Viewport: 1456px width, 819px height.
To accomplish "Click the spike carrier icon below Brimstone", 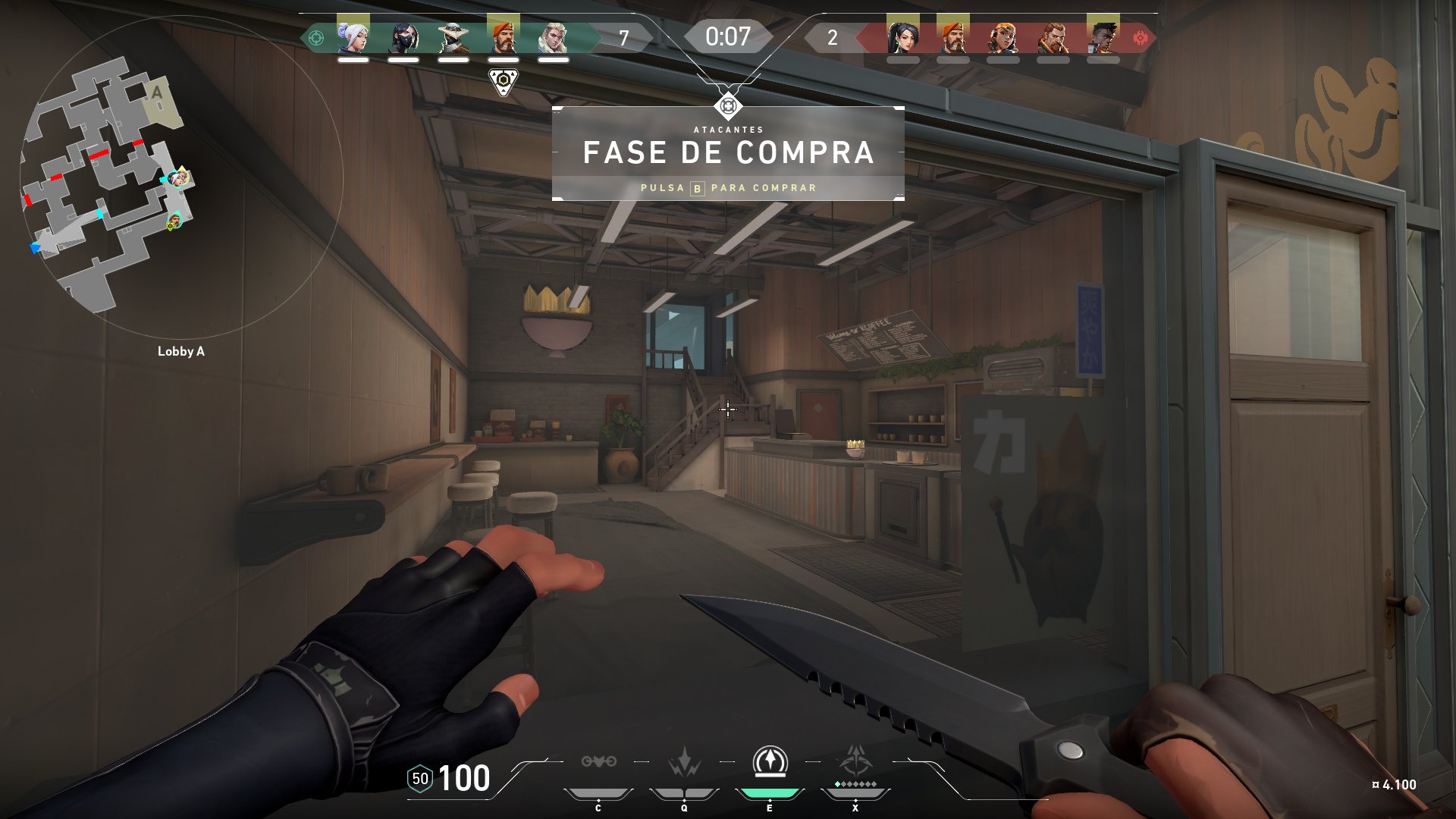I will 503,80.
